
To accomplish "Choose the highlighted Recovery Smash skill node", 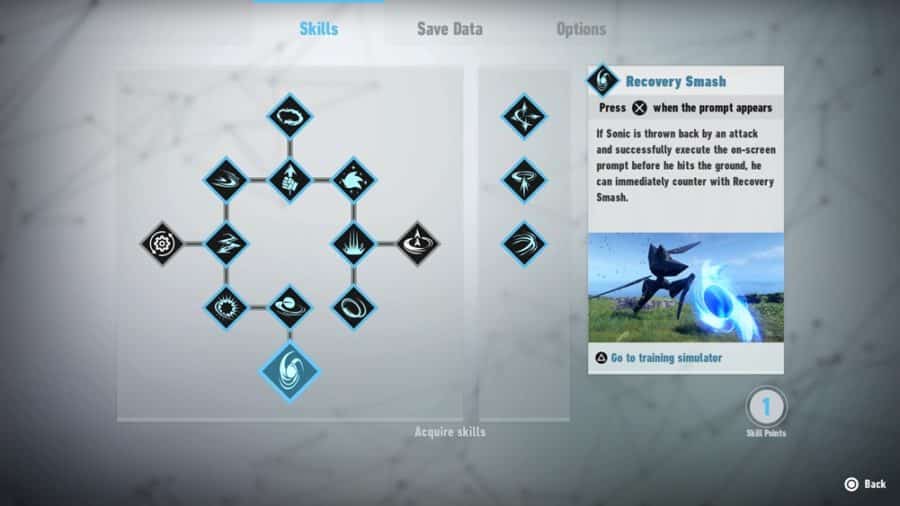I will 290,371.
